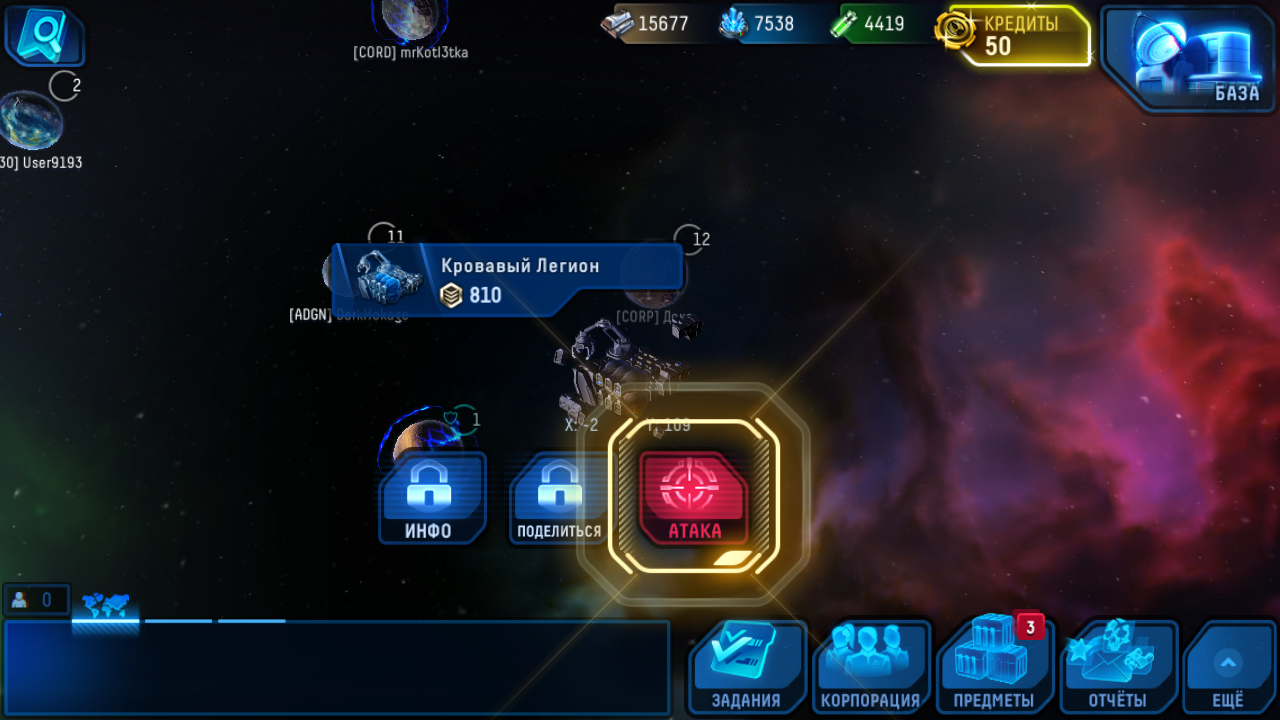Open the Инфо locked button
The height and width of the screenshot is (720, 1280).
tap(432, 498)
